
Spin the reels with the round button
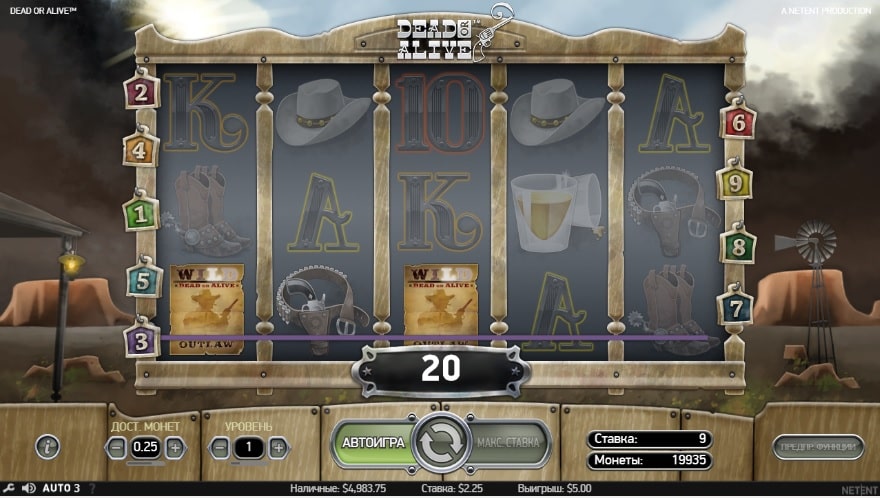coord(441,443)
